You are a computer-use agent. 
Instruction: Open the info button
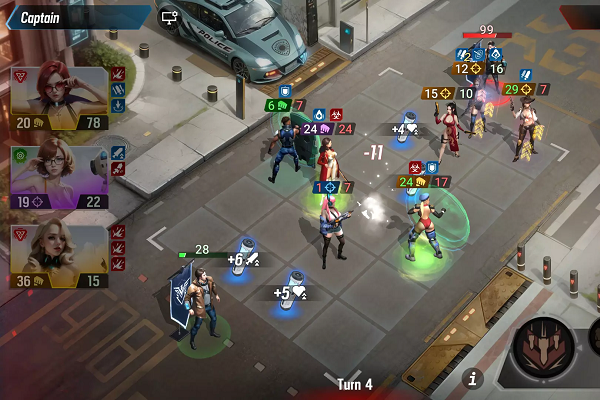[x=474, y=378]
